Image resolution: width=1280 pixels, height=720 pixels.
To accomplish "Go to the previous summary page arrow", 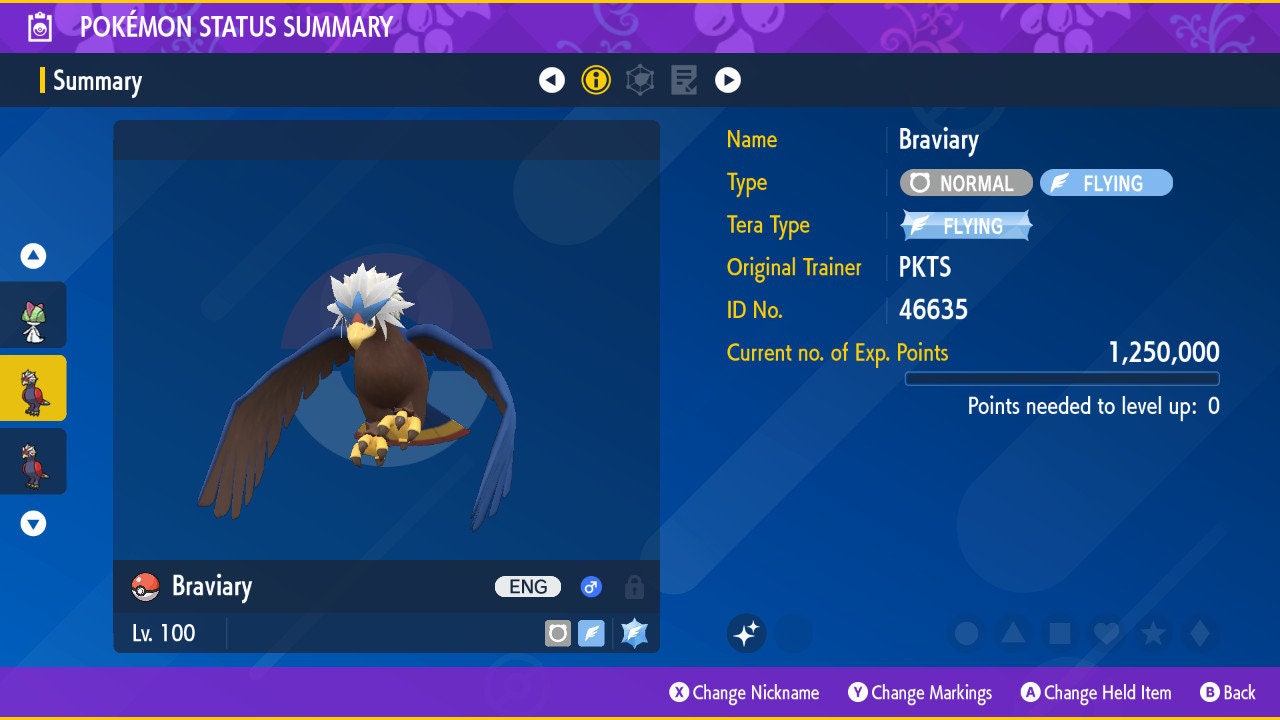I will click(552, 80).
